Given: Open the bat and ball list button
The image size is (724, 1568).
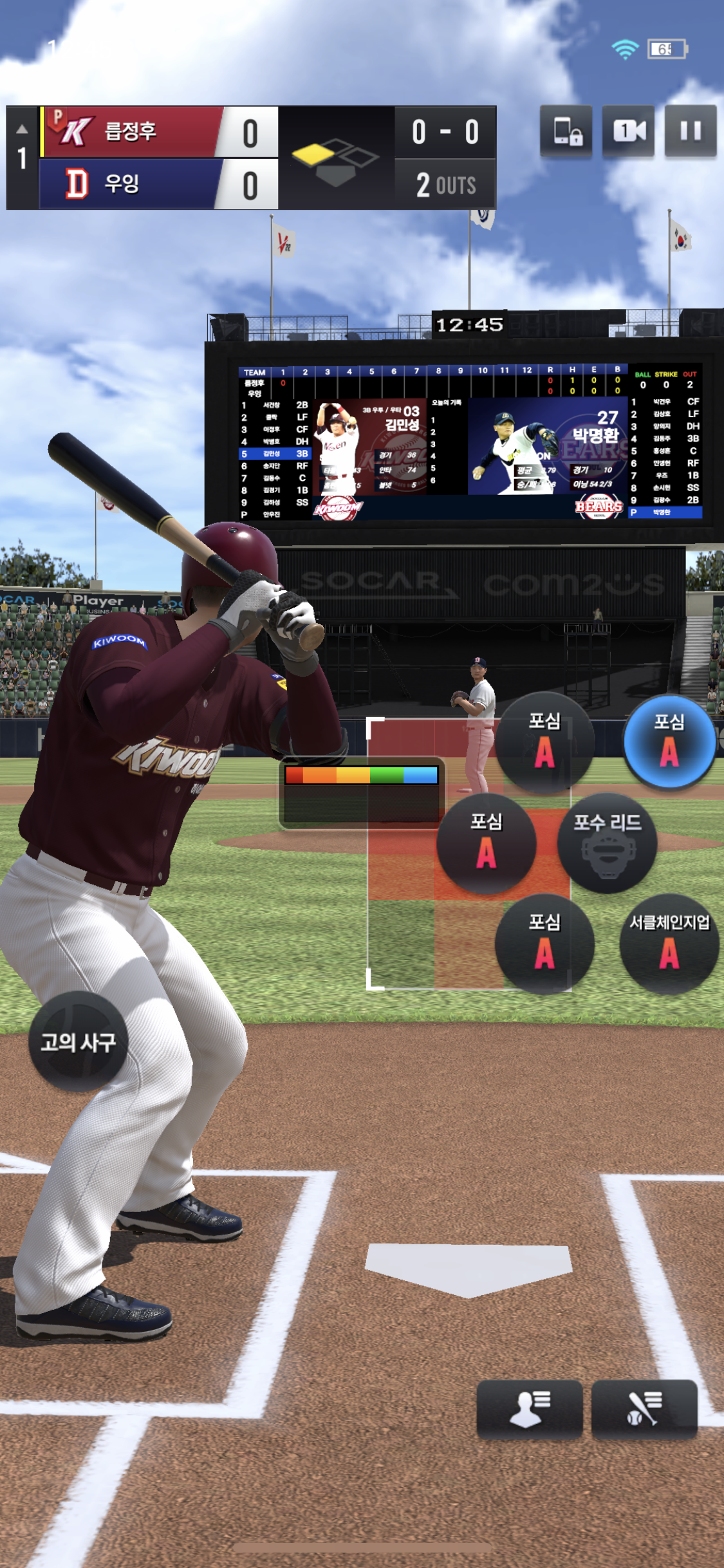Looking at the screenshot, I should (644, 1408).
